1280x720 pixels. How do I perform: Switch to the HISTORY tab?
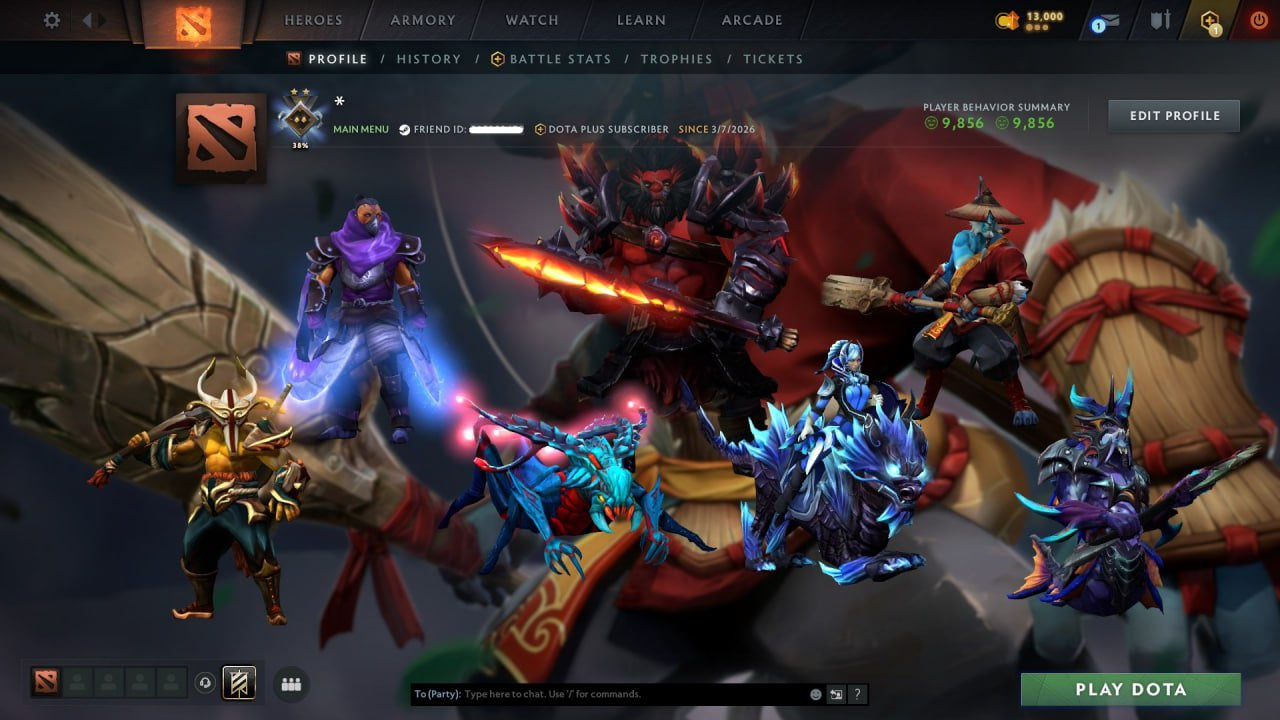point(428,59)
